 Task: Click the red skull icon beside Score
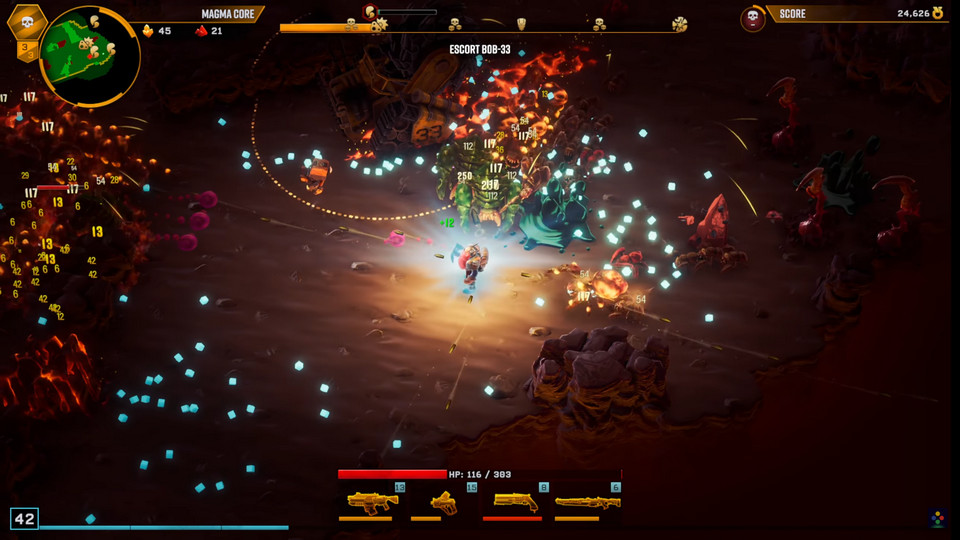pyautogui.click(x=752, y=17)
